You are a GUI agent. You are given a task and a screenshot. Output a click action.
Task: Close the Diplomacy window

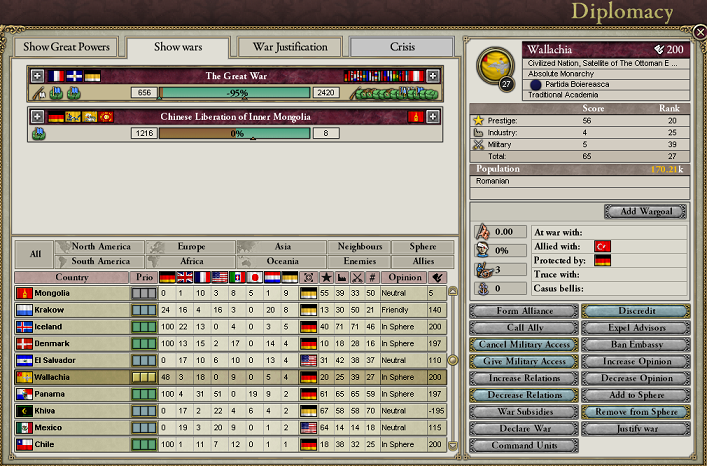pyautogui.click(x=699, y=33)
